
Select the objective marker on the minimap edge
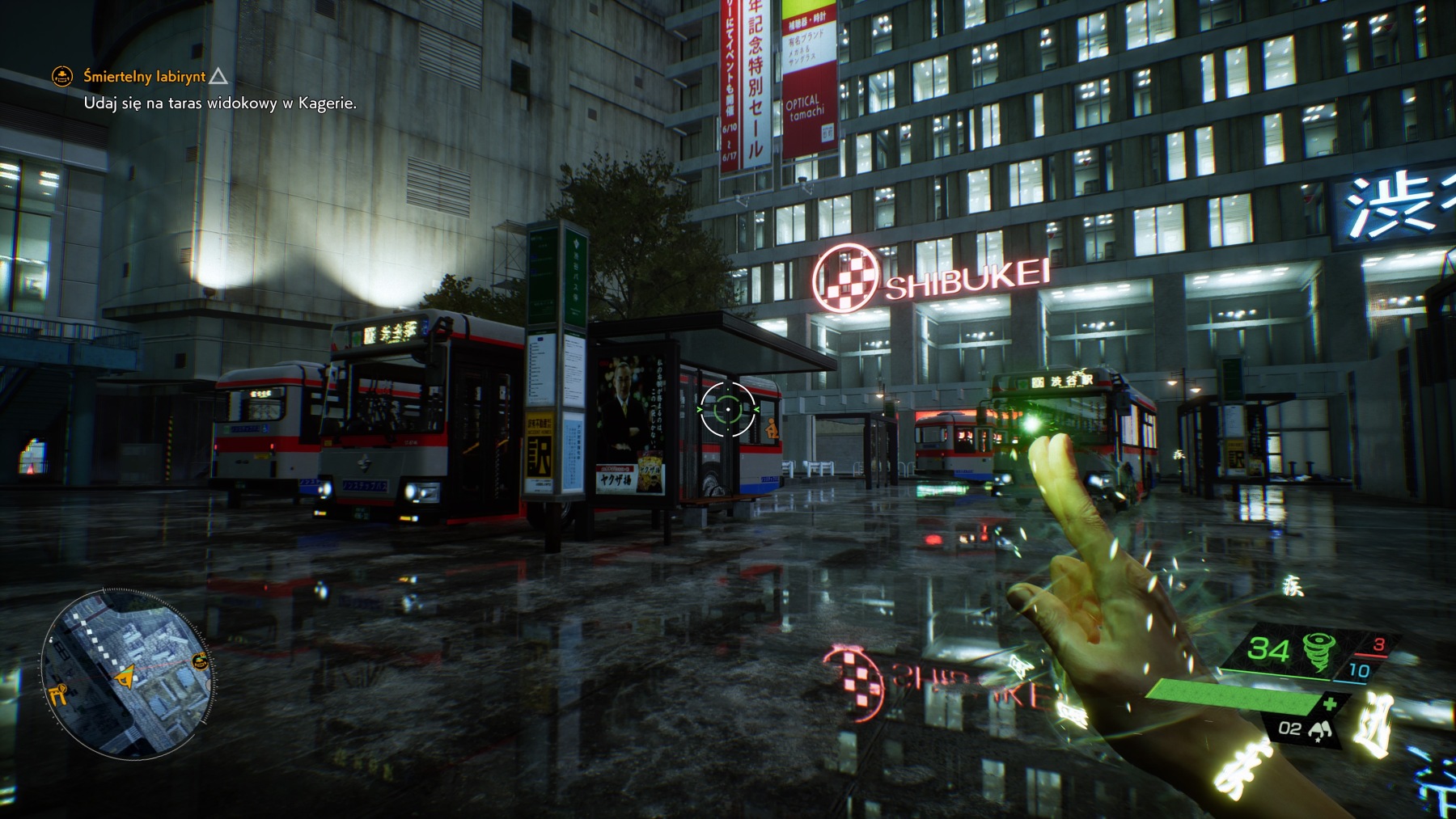(200, 661)
